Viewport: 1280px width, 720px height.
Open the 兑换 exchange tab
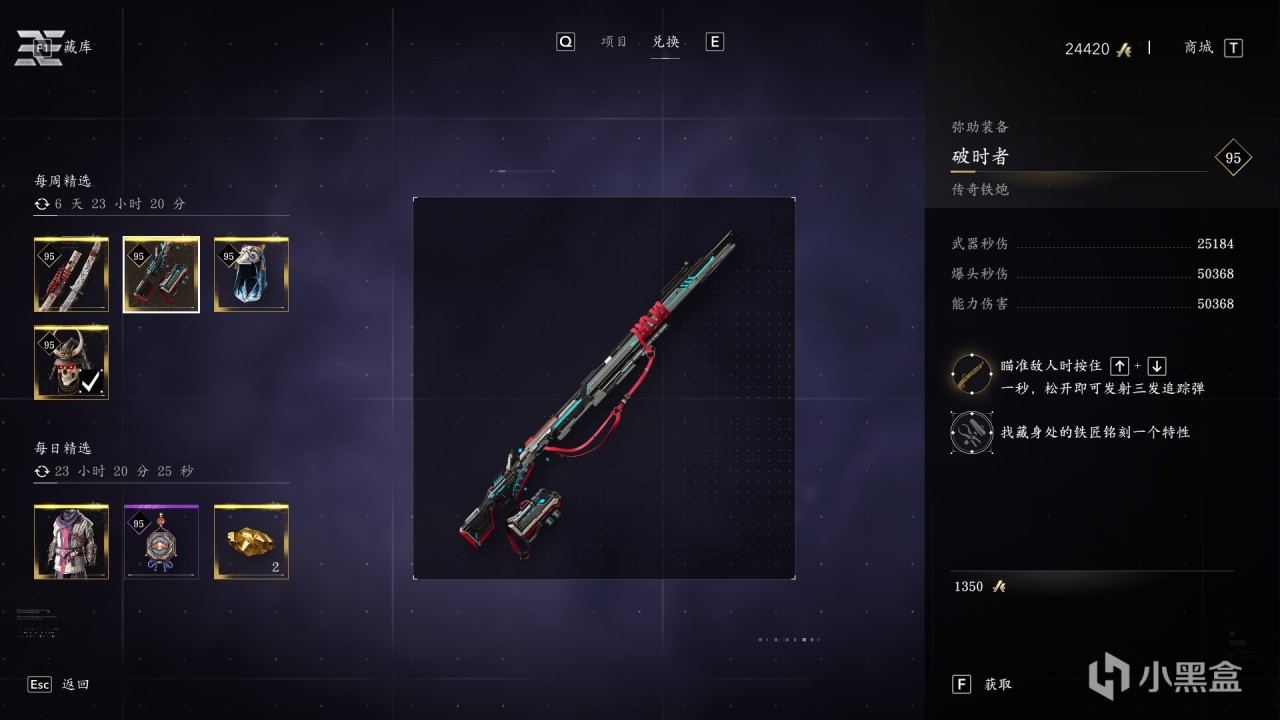666,42
